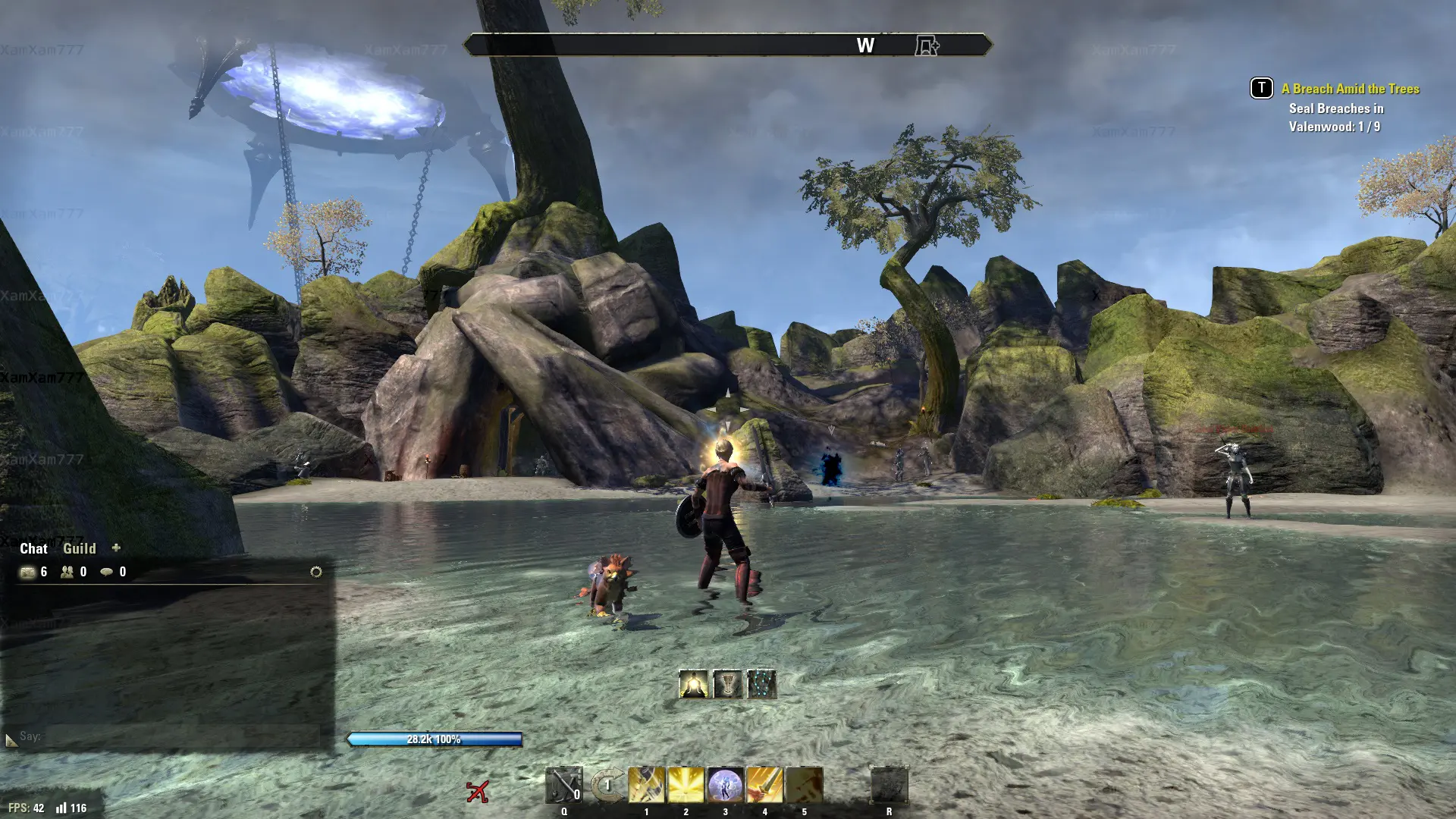Activate the golden spear ability in slot 1
The height and width of the screenshot is (819, 1456).
click(x=646, y=785)
